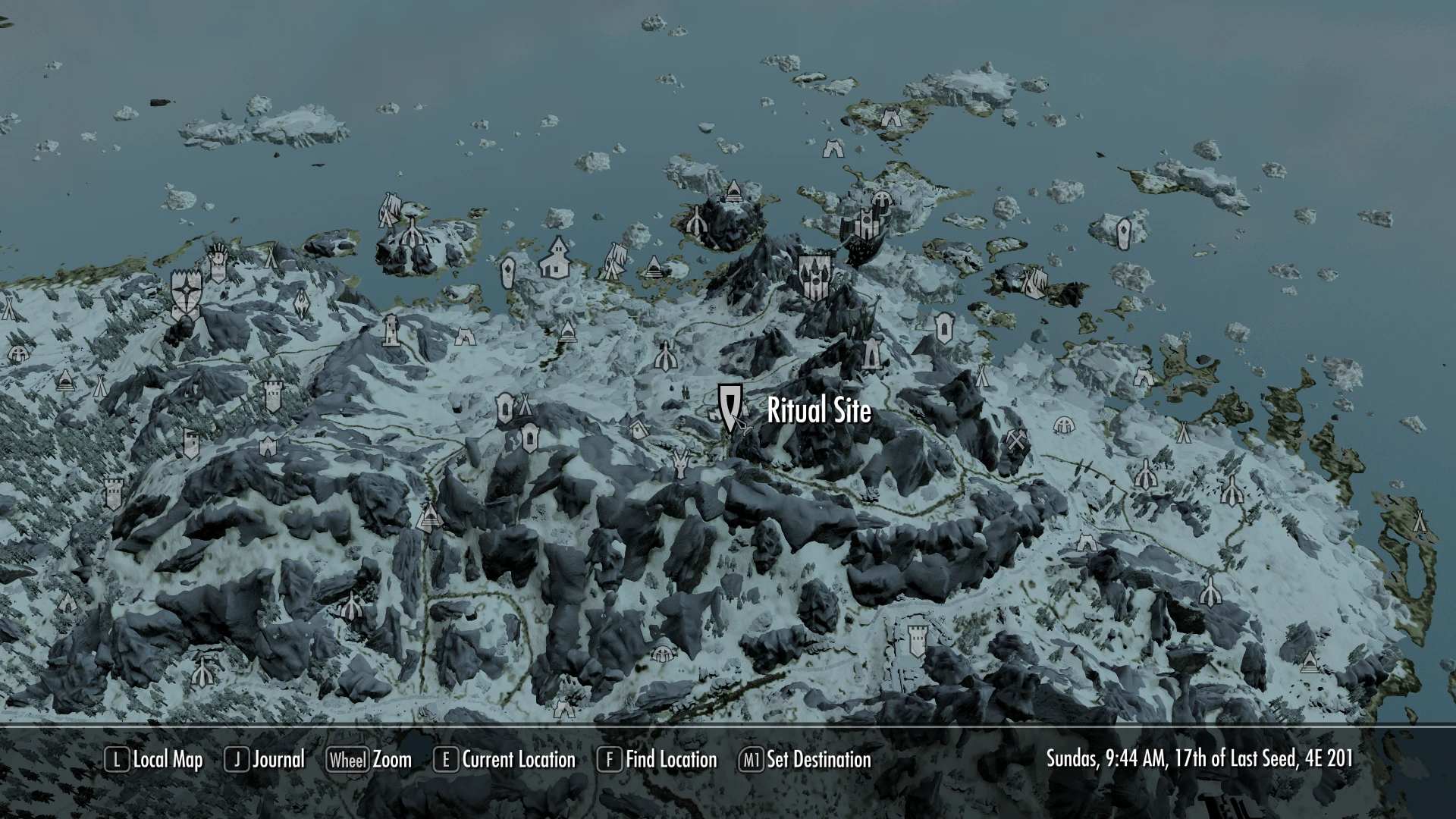This screenshot has height=819, width=1456.
Task: Click the College of Winterhold castle marker
Action: pyautogui.click(x=865, y=223)
